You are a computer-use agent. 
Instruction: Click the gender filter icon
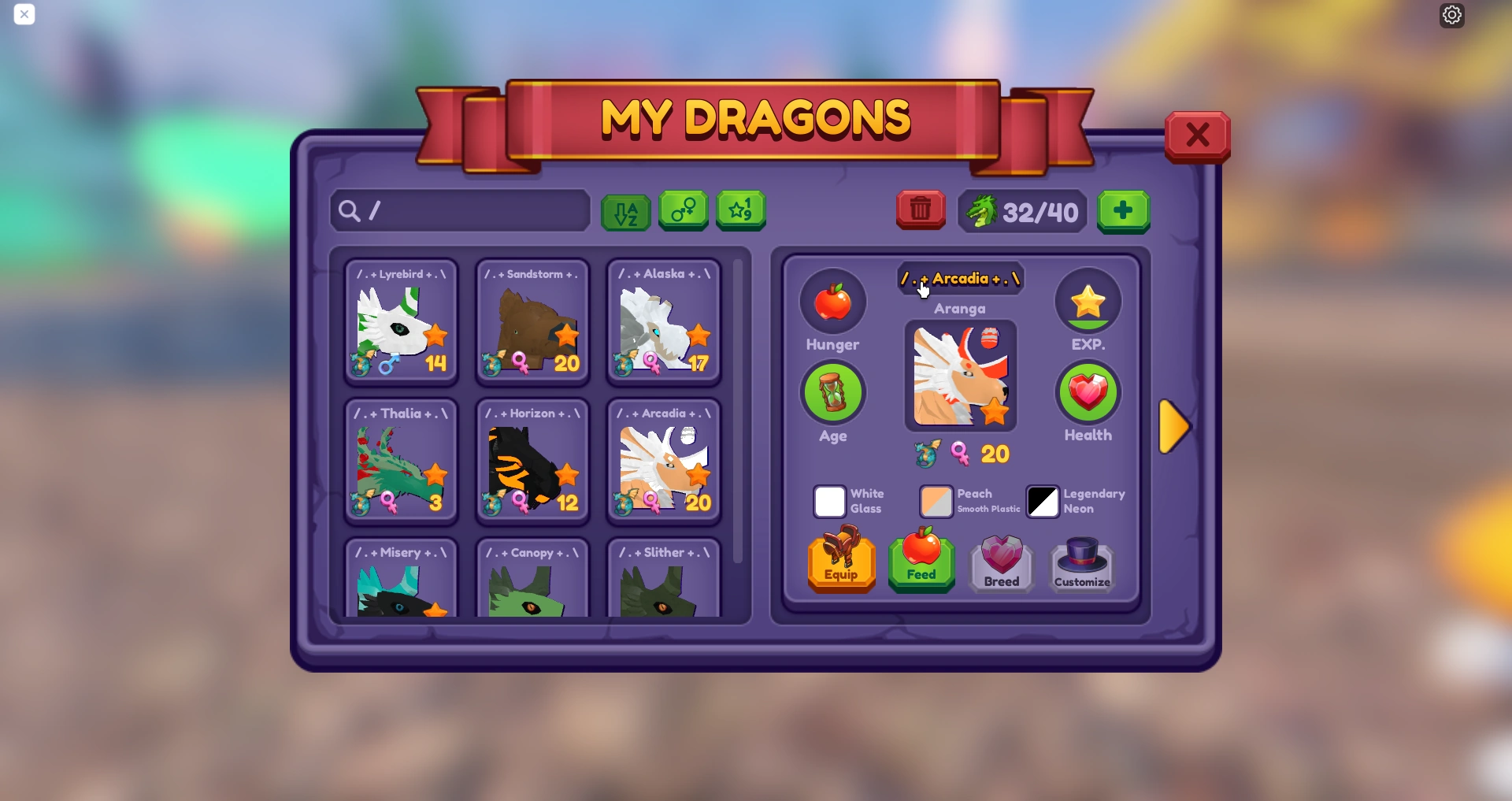coord(683,211)
